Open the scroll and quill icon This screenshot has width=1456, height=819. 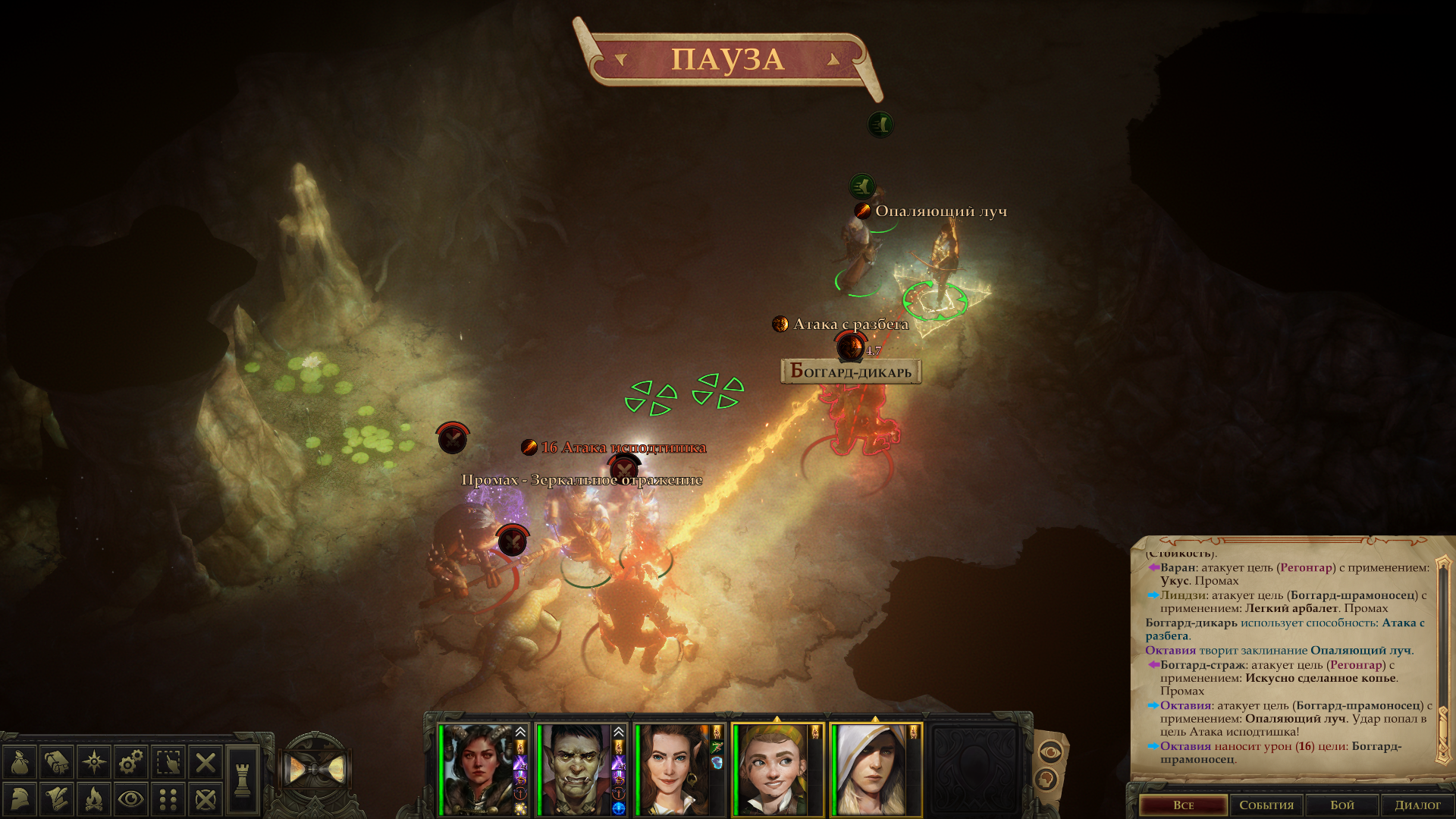(57, 799)
